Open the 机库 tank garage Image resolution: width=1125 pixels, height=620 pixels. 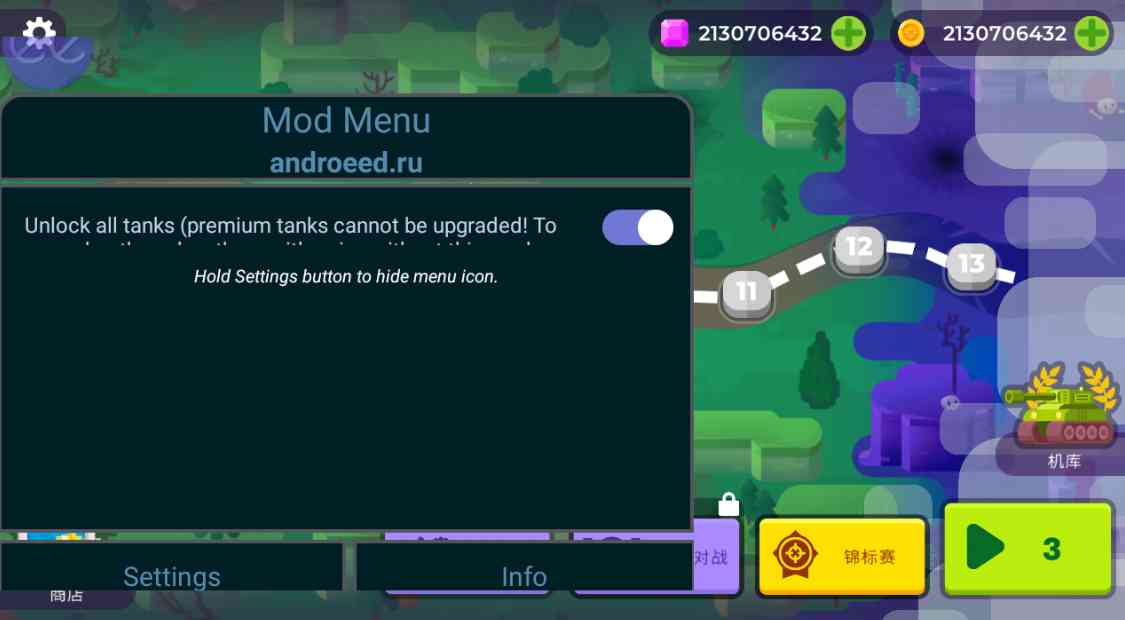click(x=1063, y=420)
